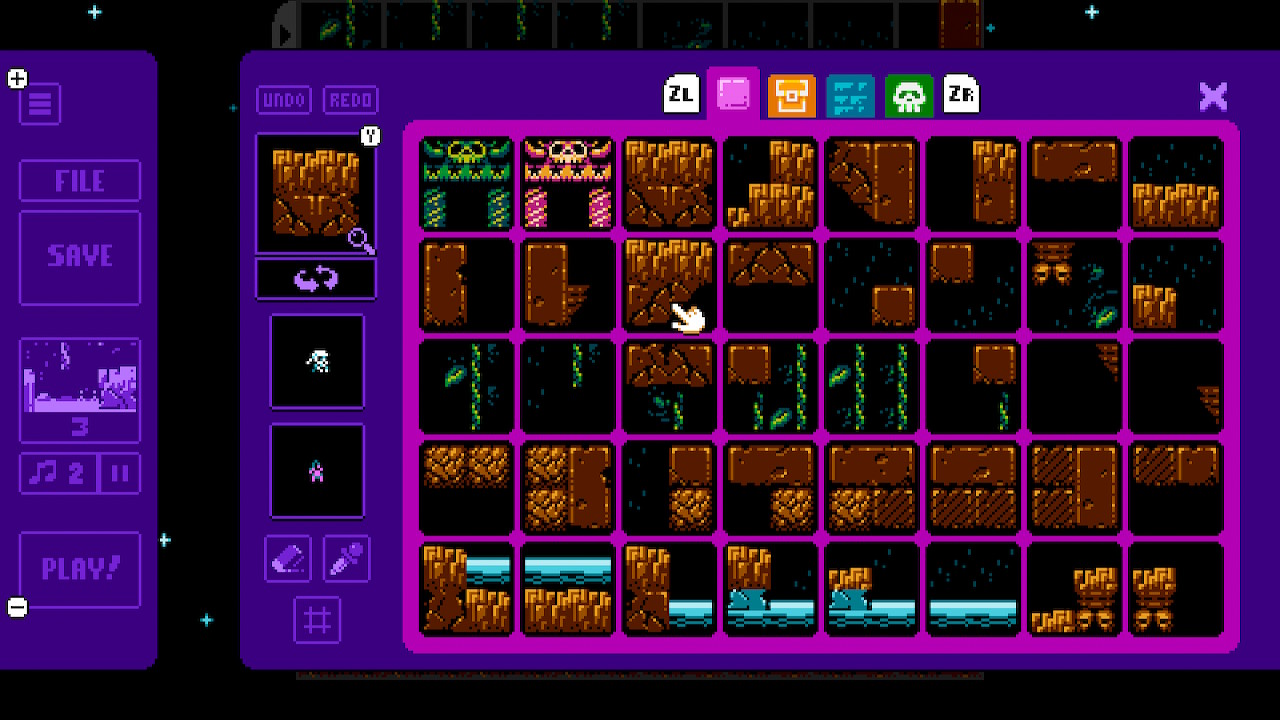This screenshot has width=1280, height=720.
Task: Select the eraser tool
Action: tap(290, 559)
